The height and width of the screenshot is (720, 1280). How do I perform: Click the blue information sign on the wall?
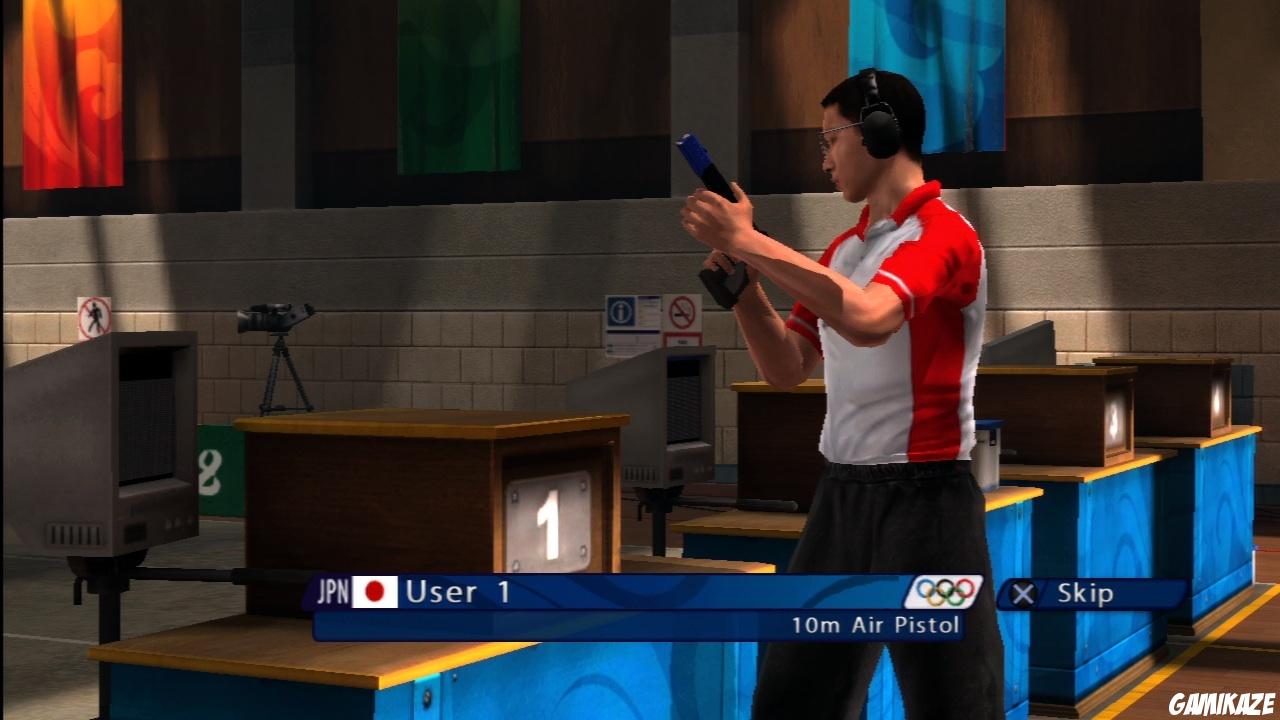click(x=622, y=313)
